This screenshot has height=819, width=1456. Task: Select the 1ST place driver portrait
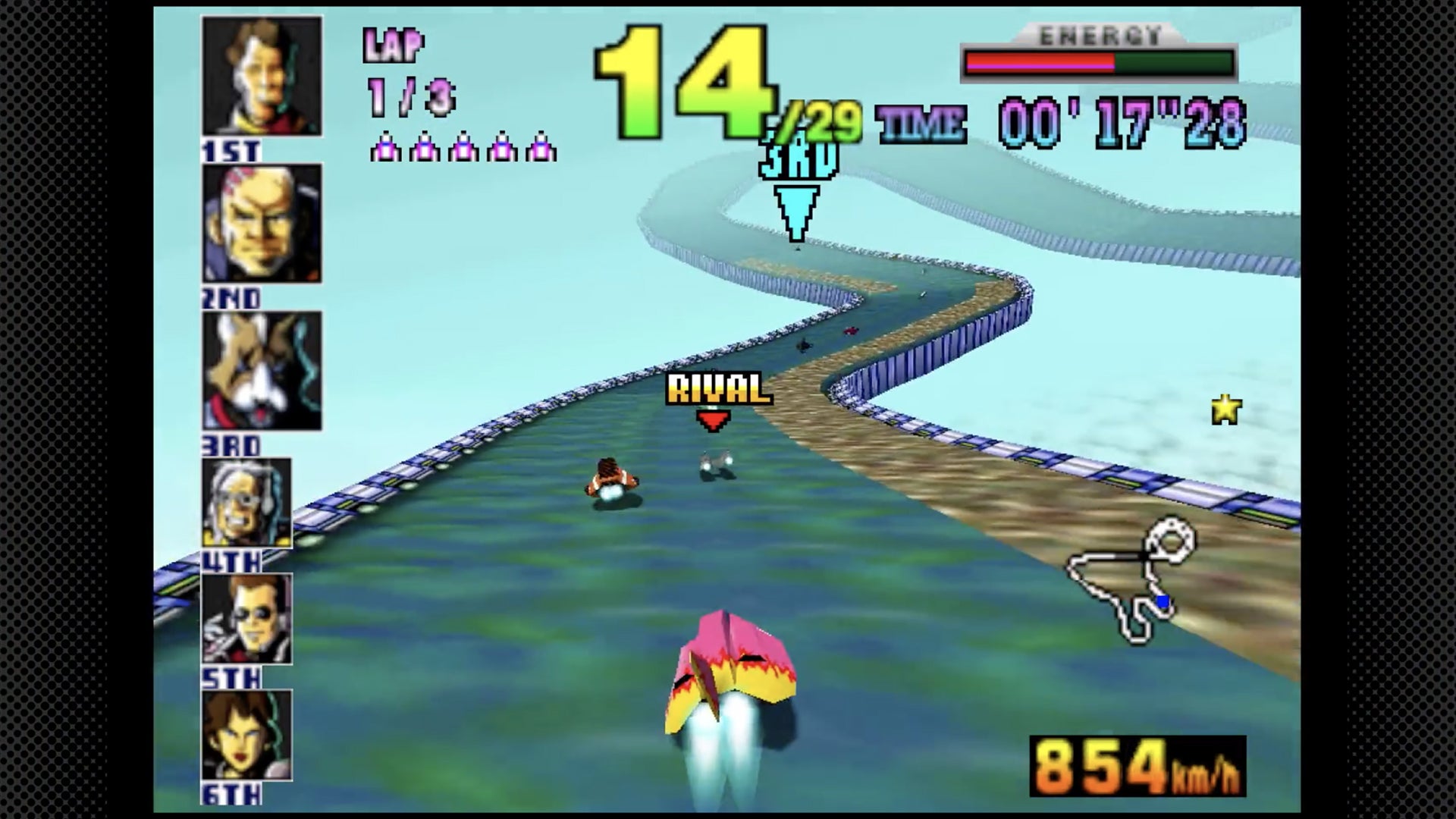pyautogui.click(x=258, y=76)
